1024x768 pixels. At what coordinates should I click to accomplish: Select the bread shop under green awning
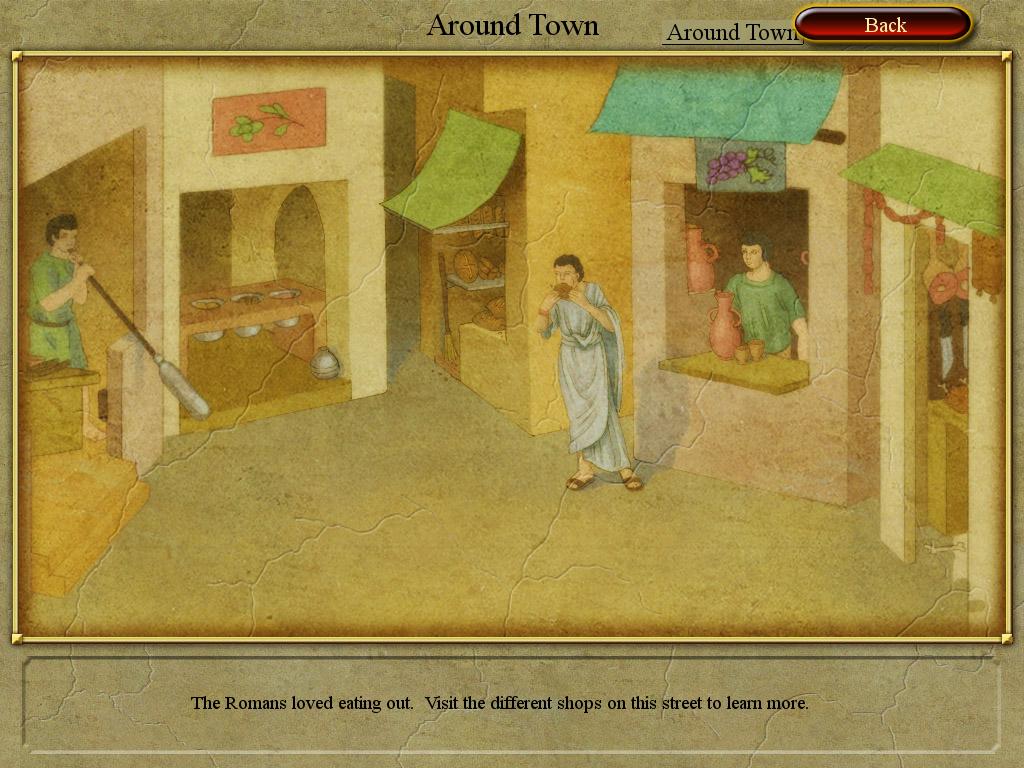click(x=473, y=280)
